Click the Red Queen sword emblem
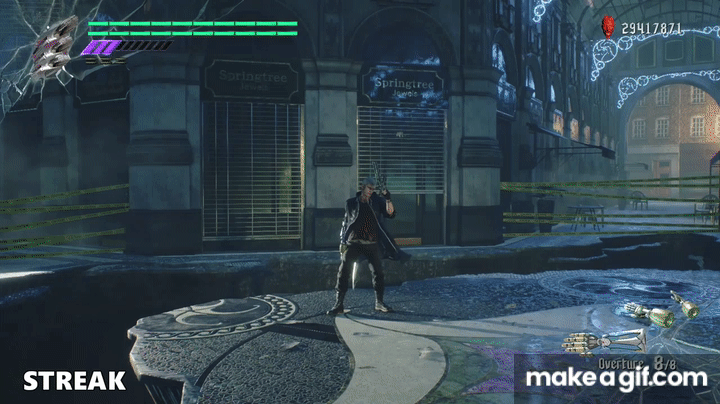 pos(55,45)
